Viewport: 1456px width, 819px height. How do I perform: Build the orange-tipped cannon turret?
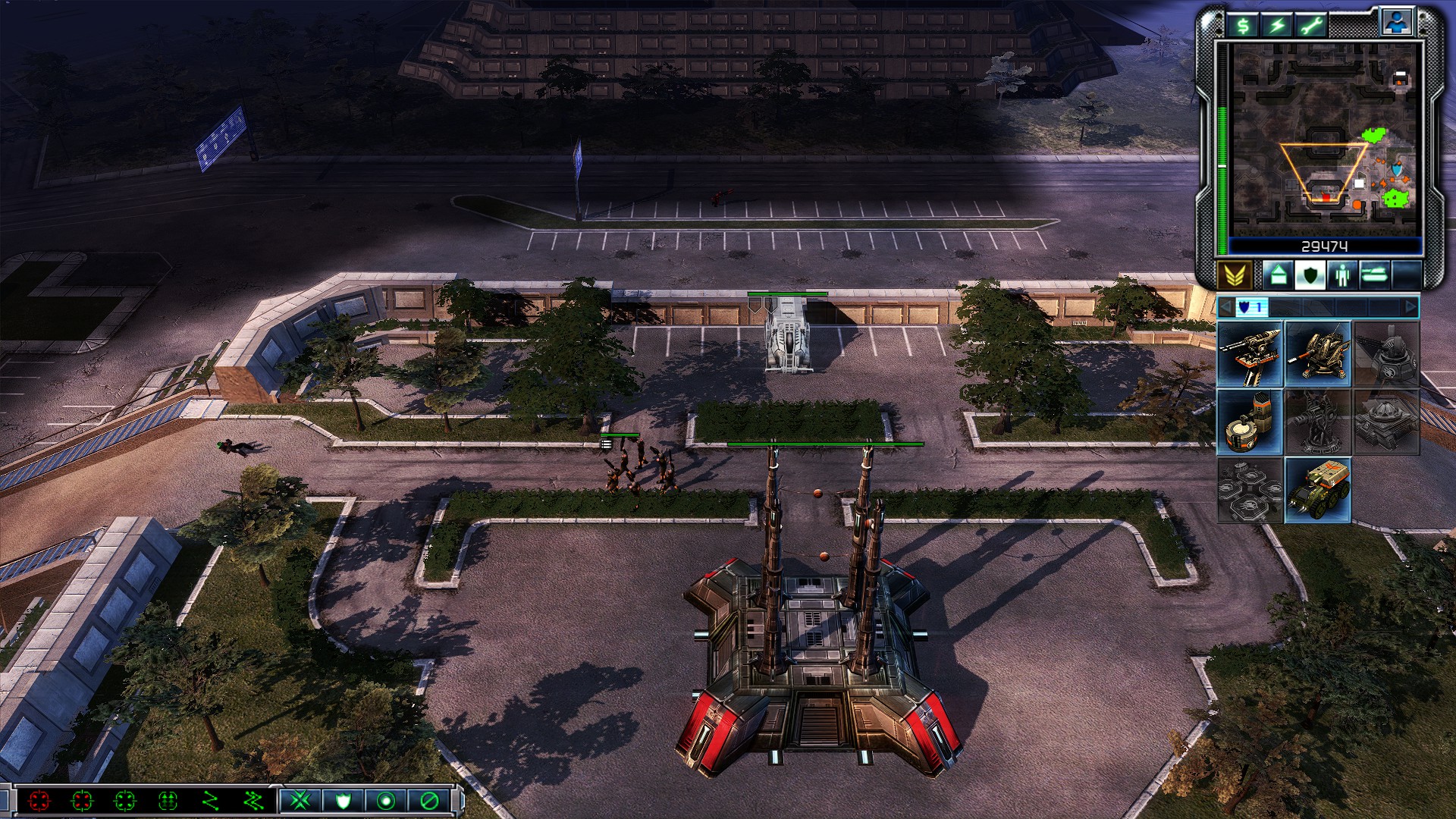pos(1318,354)
